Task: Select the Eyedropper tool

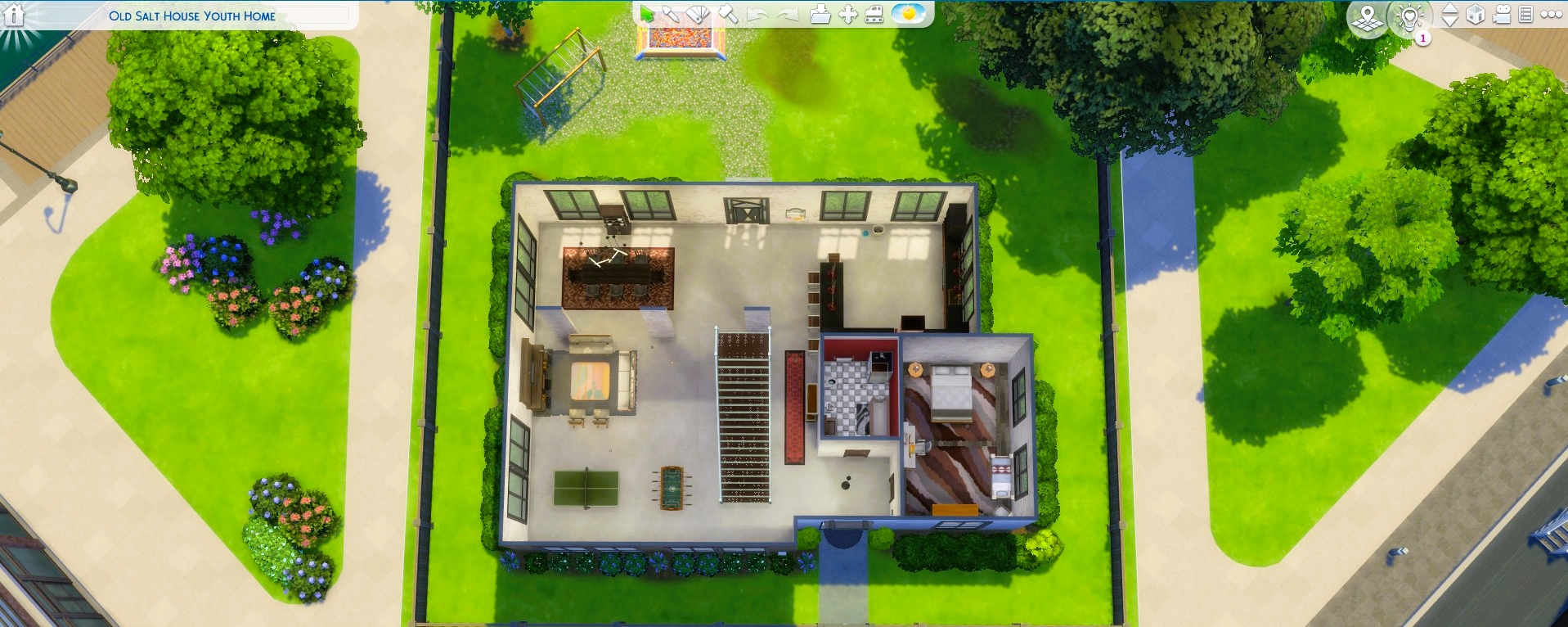Action: [x=671, y=12]
